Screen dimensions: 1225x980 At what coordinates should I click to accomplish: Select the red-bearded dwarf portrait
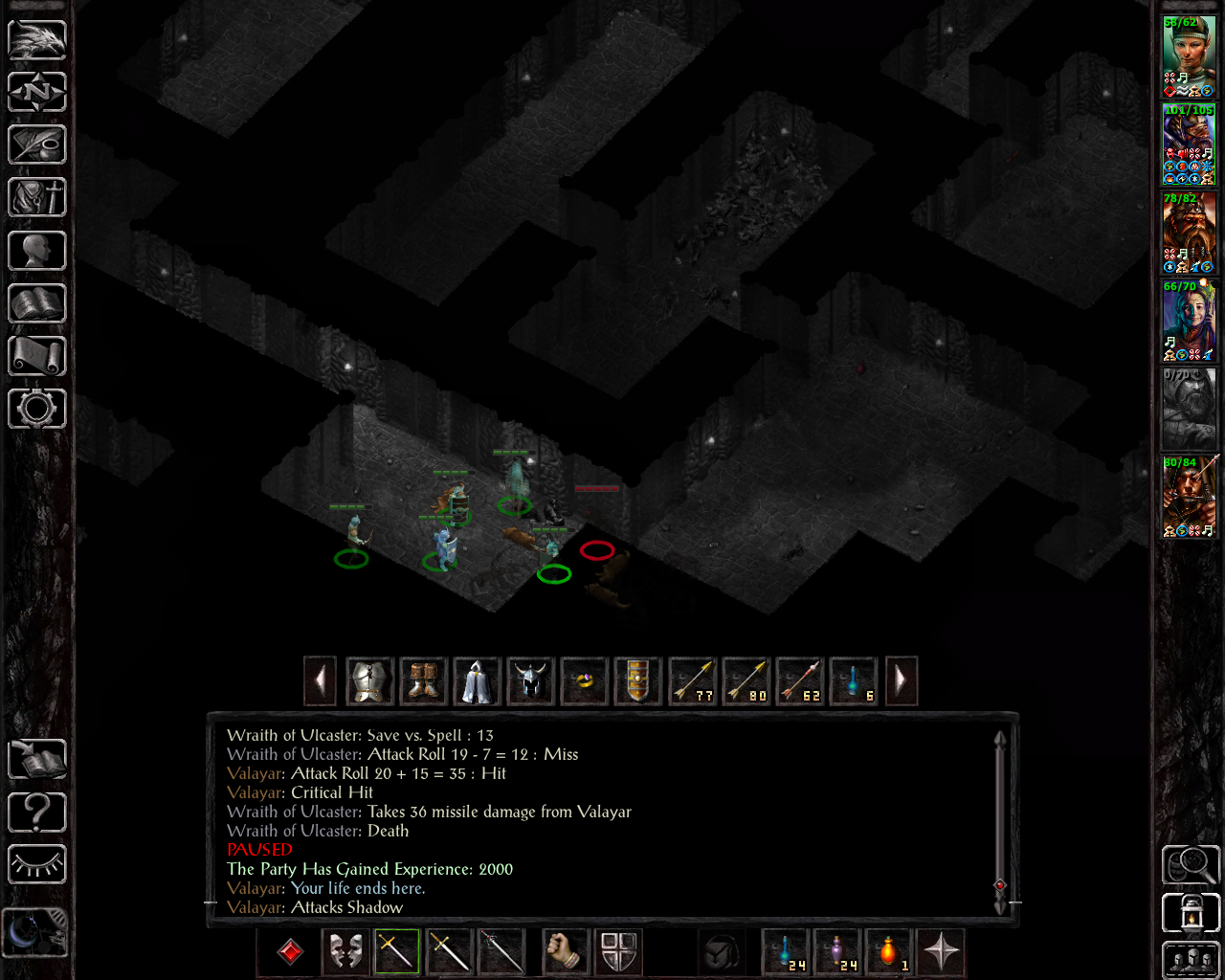click(x=1189, y=233)
